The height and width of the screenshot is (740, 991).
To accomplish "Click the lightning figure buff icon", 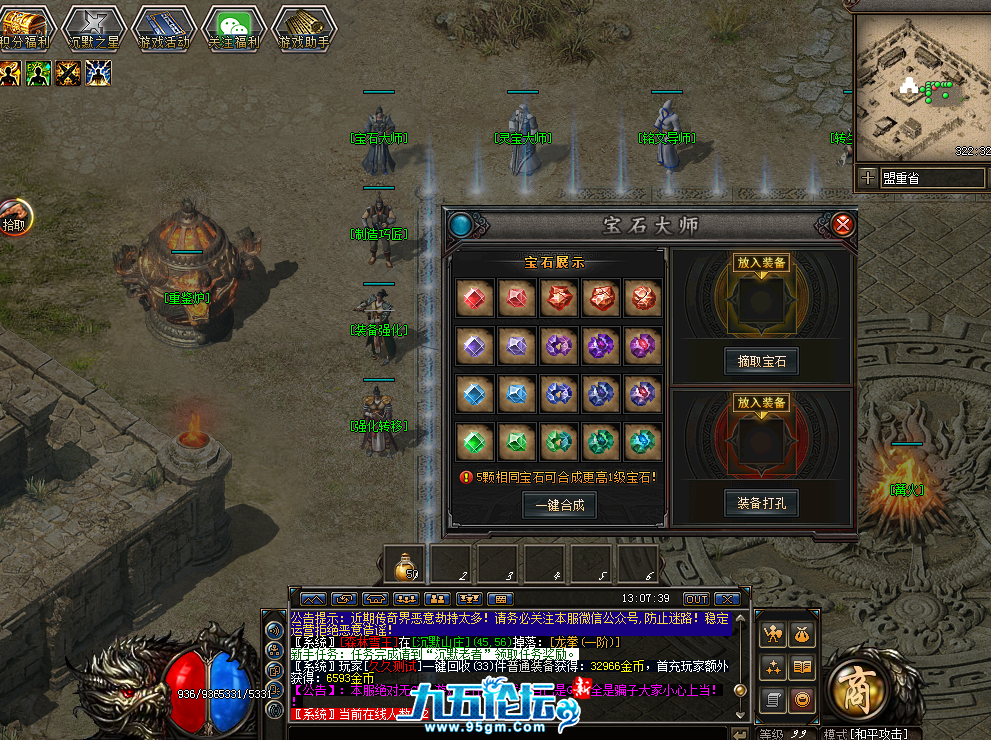I will (x=98, y=73).
